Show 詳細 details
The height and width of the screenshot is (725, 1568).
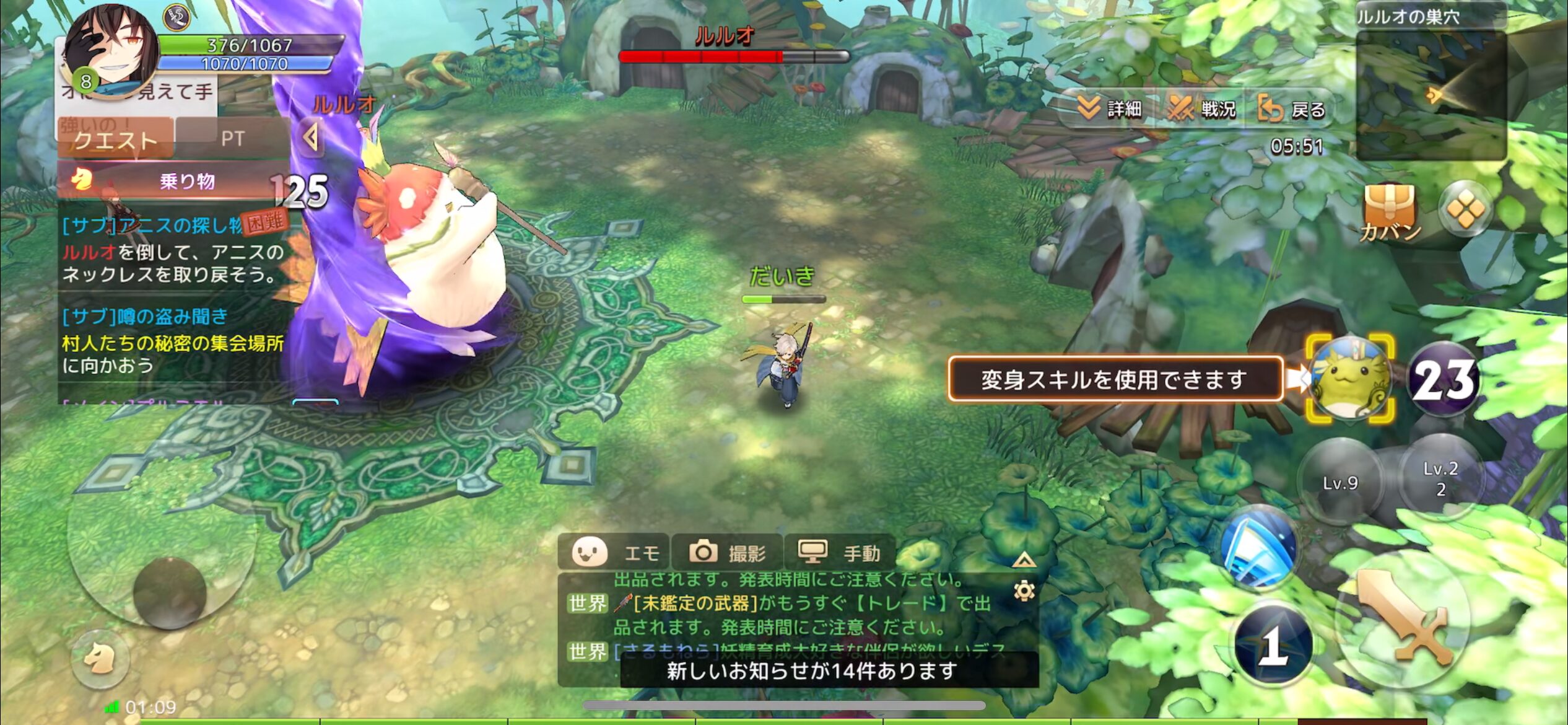coord(1110,110)
